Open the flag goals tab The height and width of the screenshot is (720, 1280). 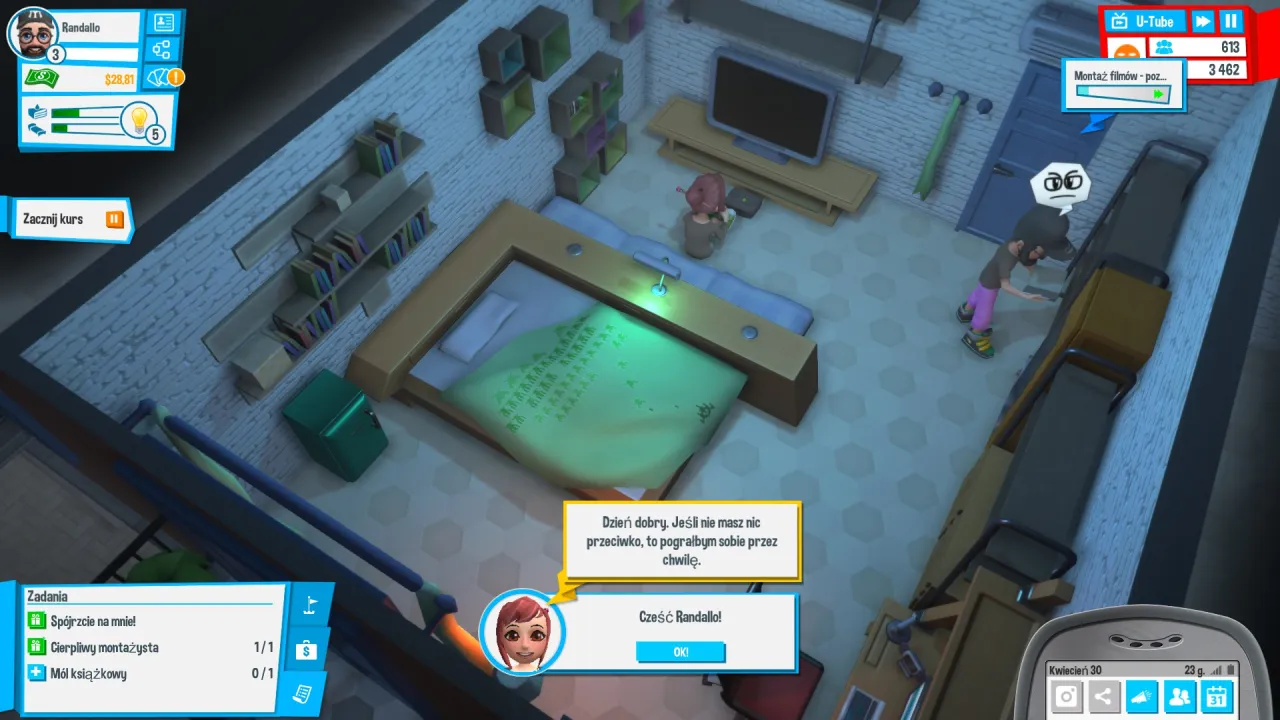pyautogui.click(x=309, y=606)
